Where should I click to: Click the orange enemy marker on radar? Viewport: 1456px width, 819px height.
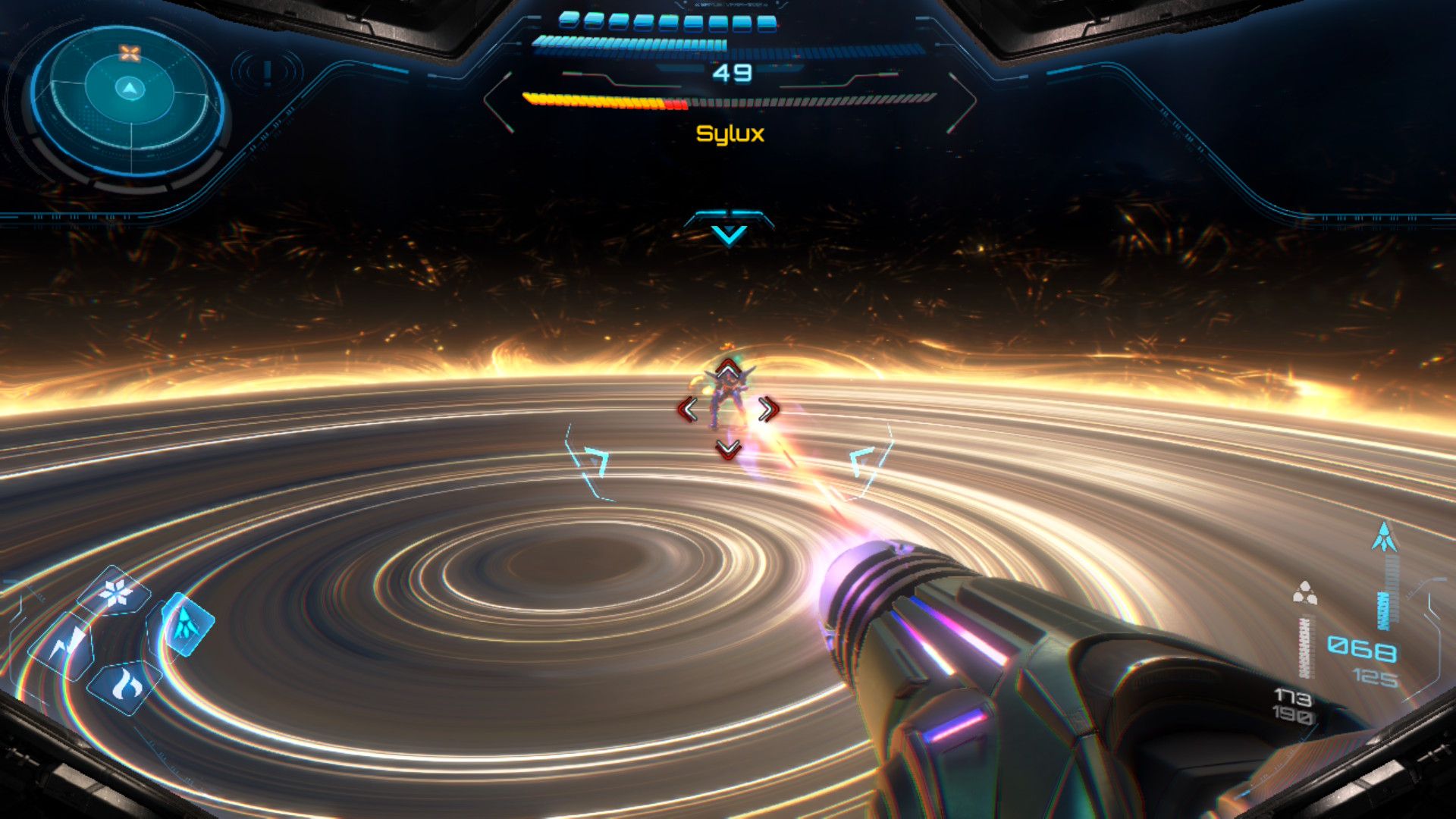click(x=130, y=53)
